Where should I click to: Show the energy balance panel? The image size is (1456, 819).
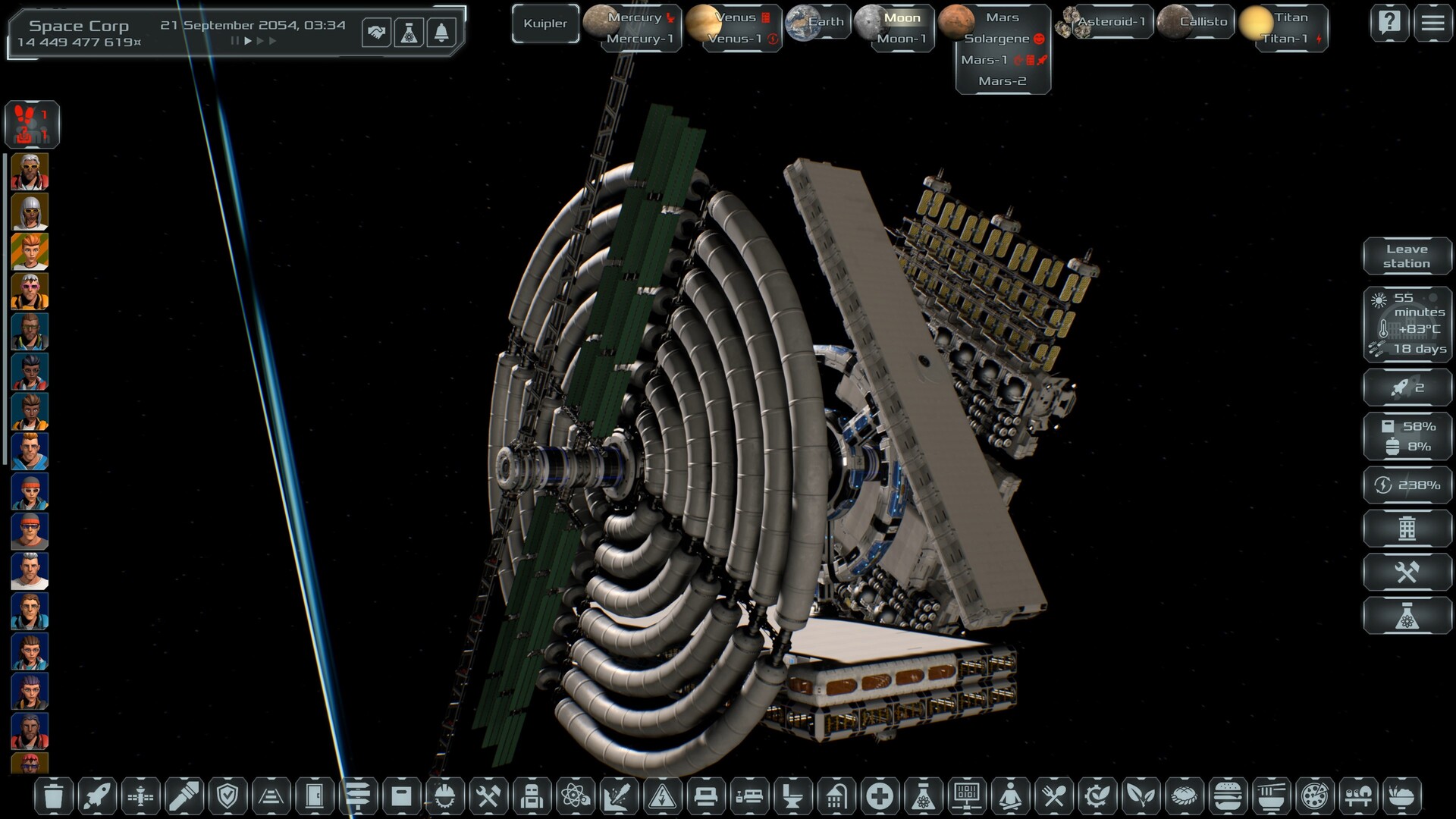[1407, 485]
